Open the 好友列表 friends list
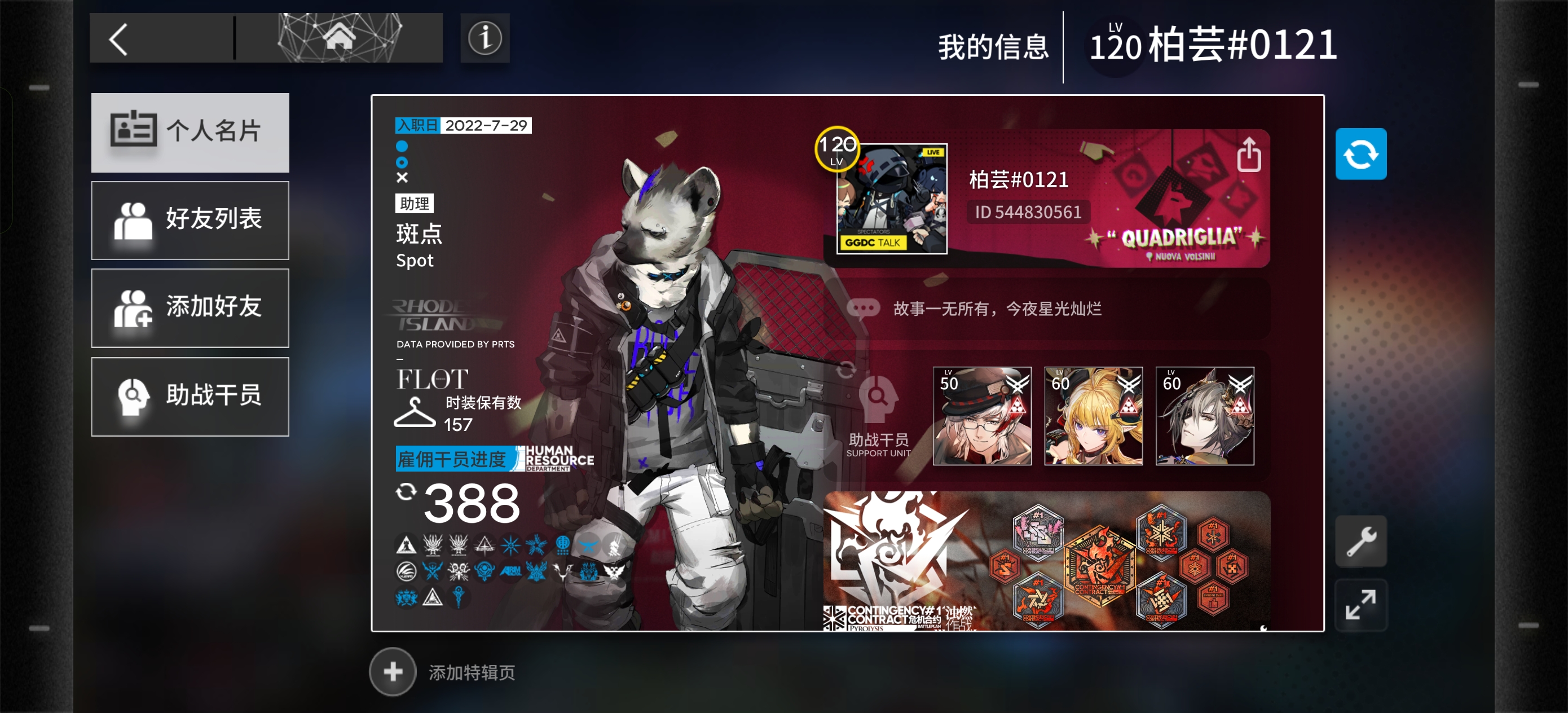This screenshot has height=713, width=1568. (x=190, y=220)
